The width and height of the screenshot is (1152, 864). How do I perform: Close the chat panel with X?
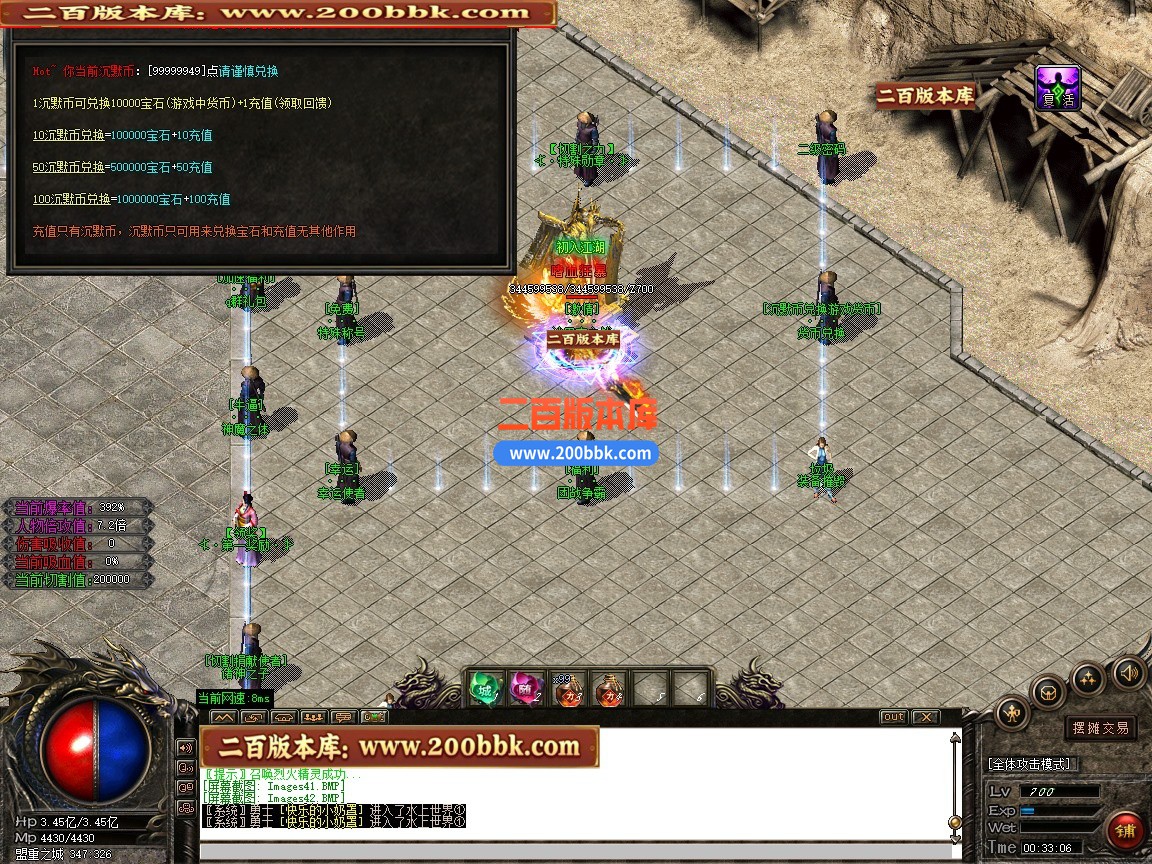pos(925,717)
